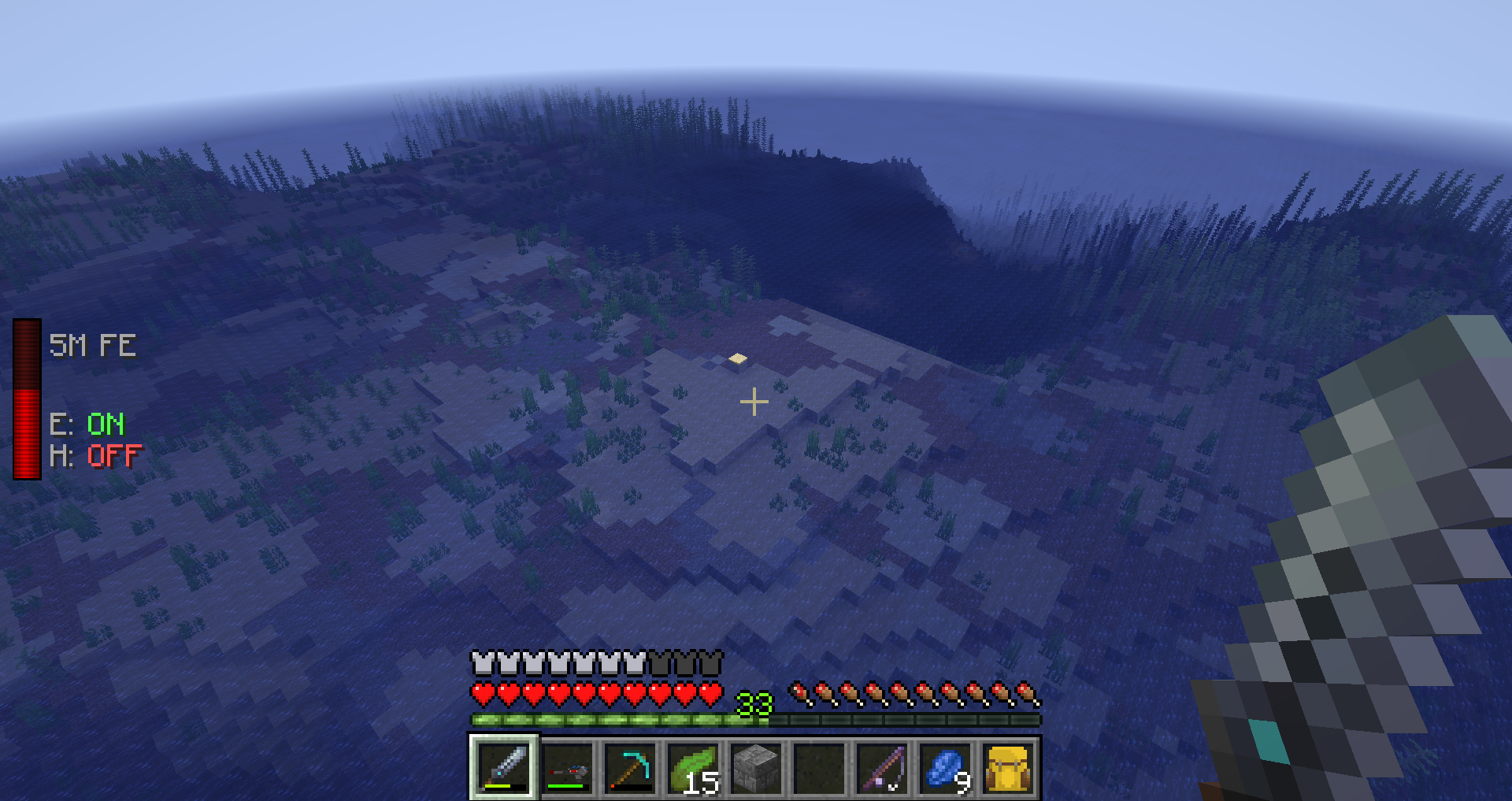Screen dimensions: 1512x801
Task: Select the diamond pickaxe slot
Action: pyautogui.click(x=630, y=767)
